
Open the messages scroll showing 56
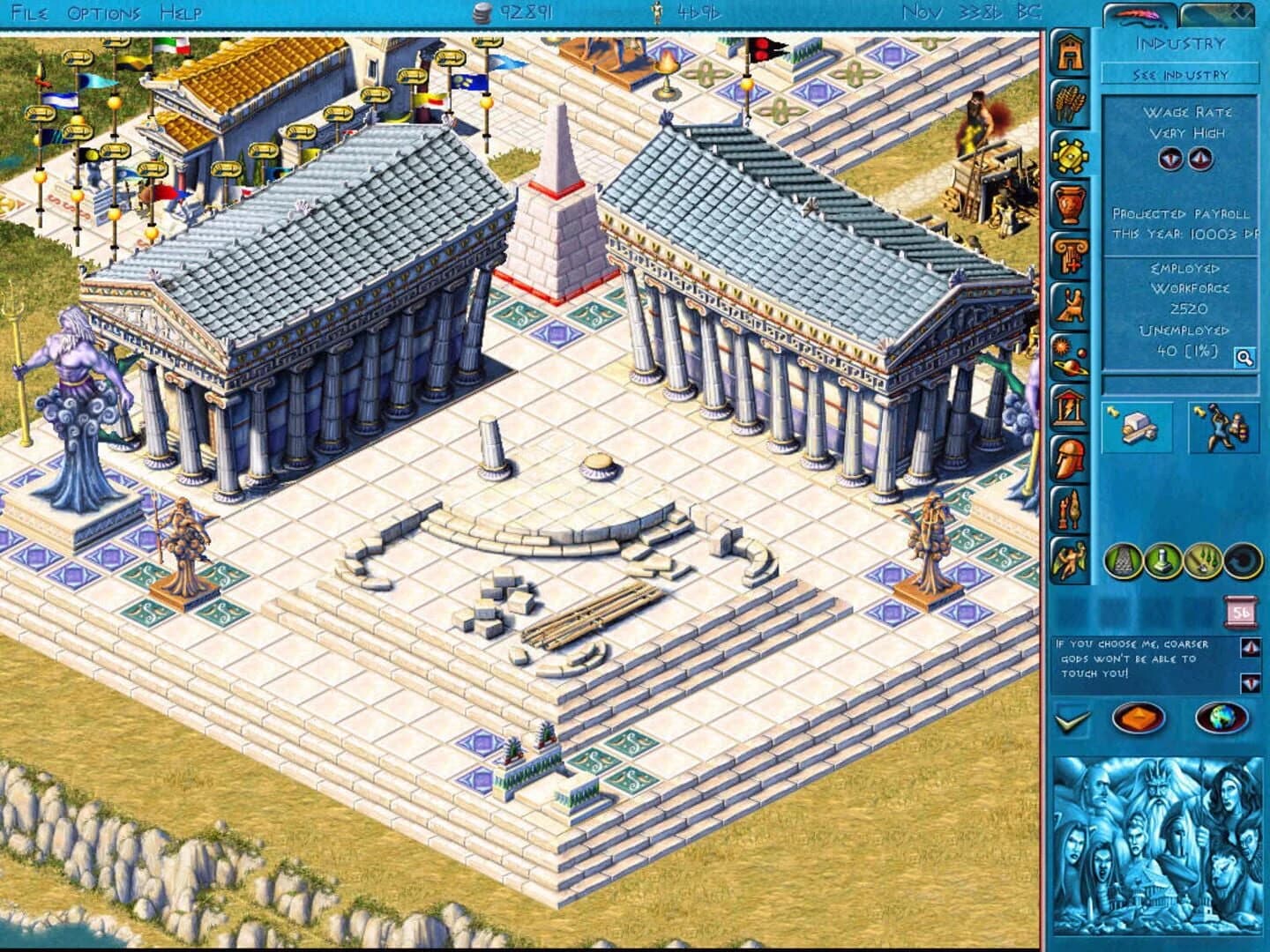[1240, 610]
